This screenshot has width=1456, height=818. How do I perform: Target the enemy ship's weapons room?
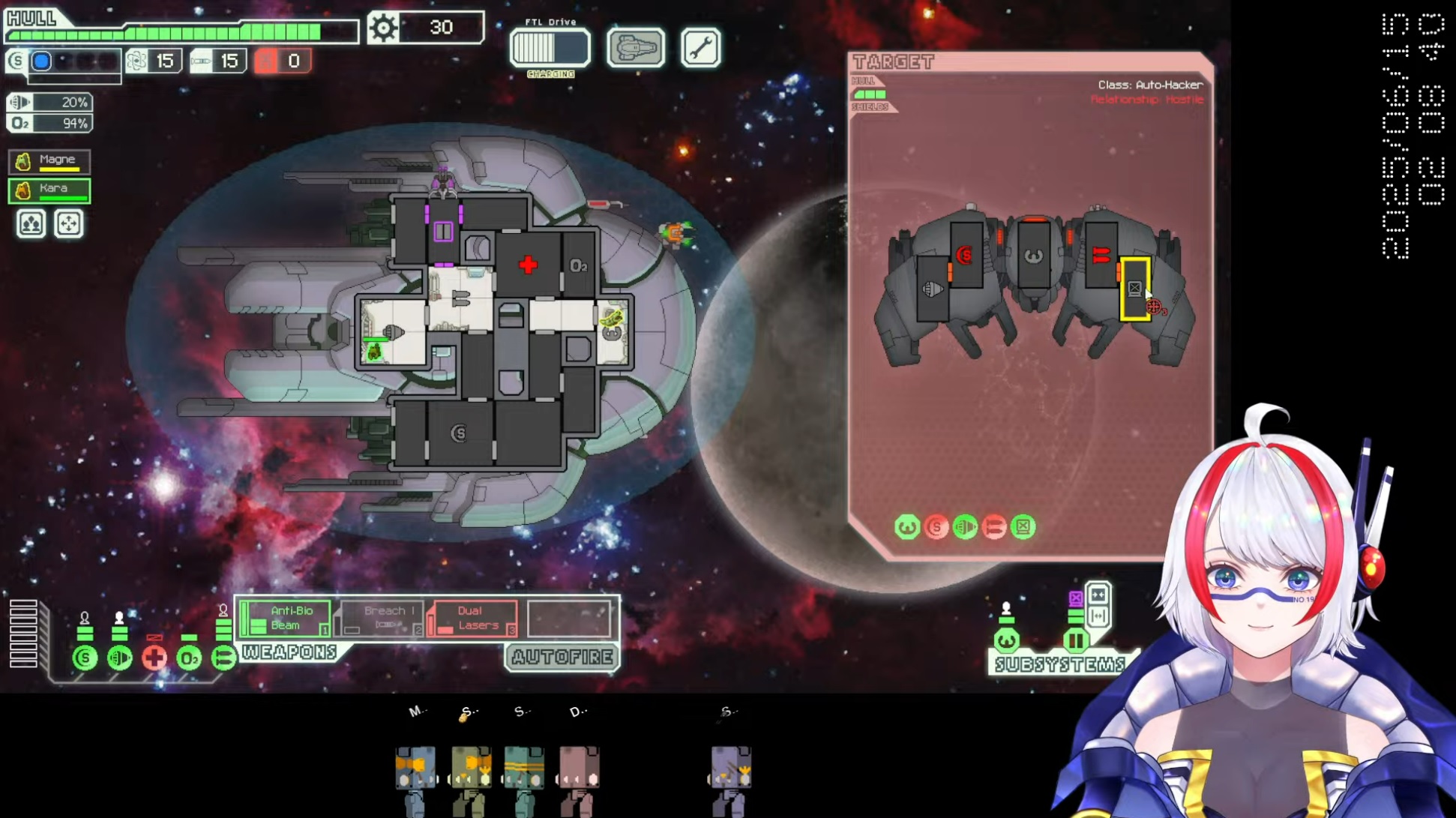tap(1100, 256)
